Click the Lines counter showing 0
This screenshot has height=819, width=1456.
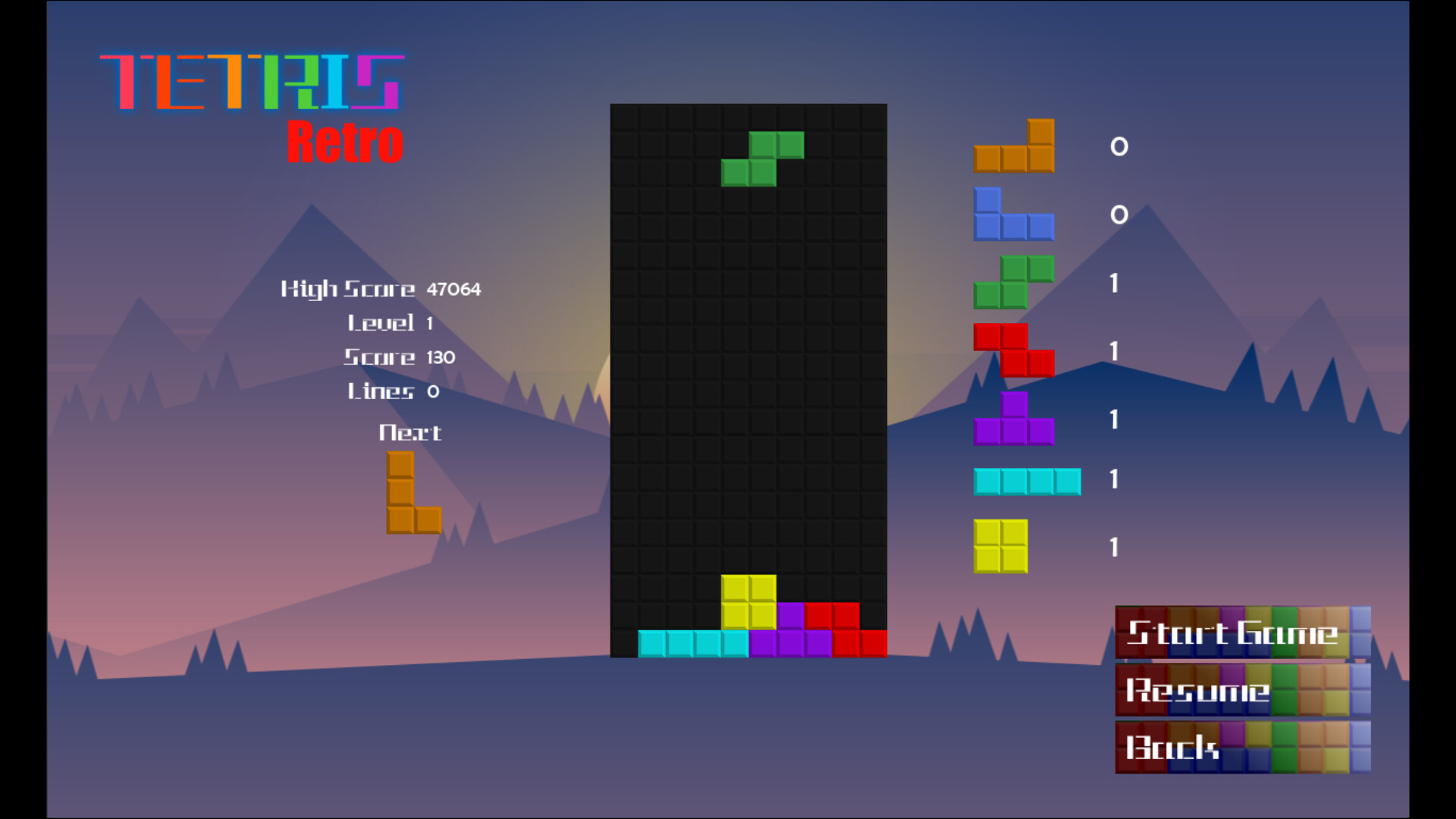click(432, 391)
